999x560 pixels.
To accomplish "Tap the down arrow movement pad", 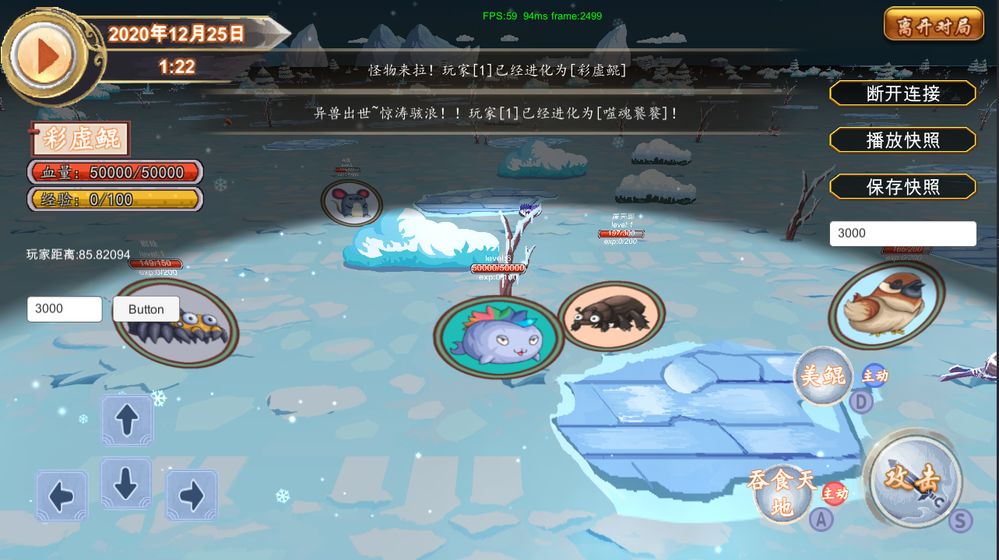I will (126, 483).
